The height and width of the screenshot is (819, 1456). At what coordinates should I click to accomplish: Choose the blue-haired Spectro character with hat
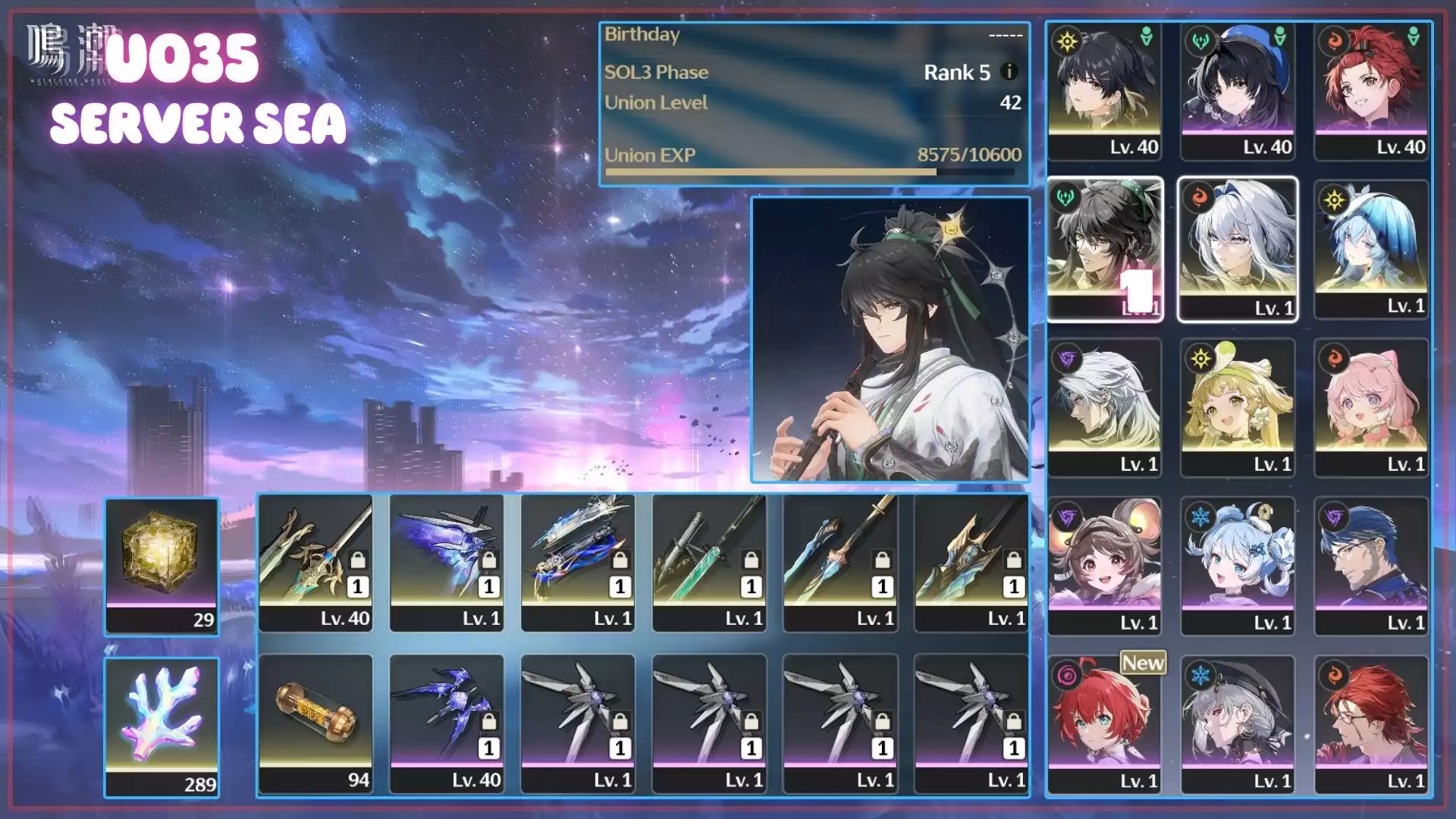tap(1371, 249)
